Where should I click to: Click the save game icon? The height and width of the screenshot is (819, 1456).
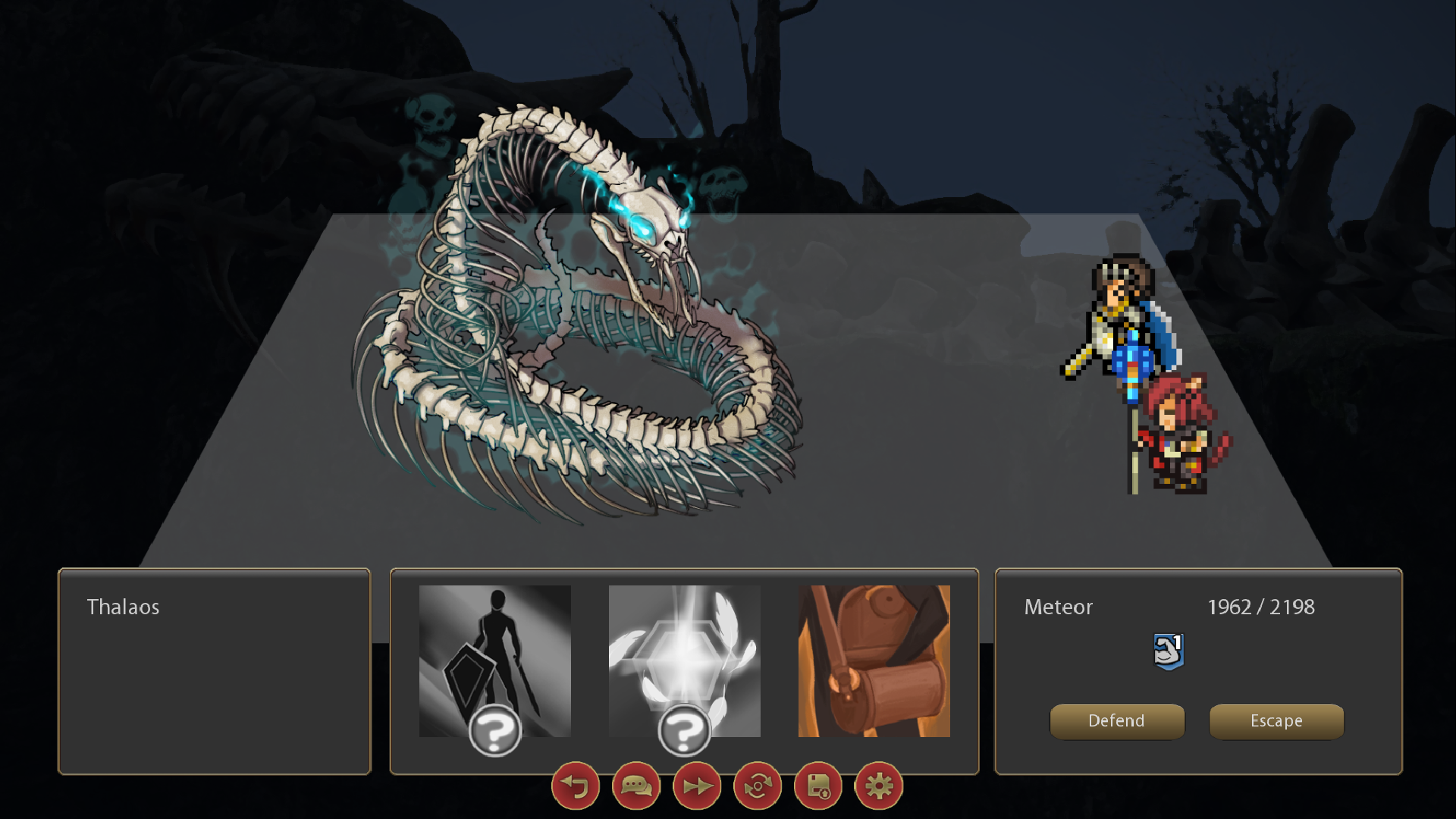[817, 786]
